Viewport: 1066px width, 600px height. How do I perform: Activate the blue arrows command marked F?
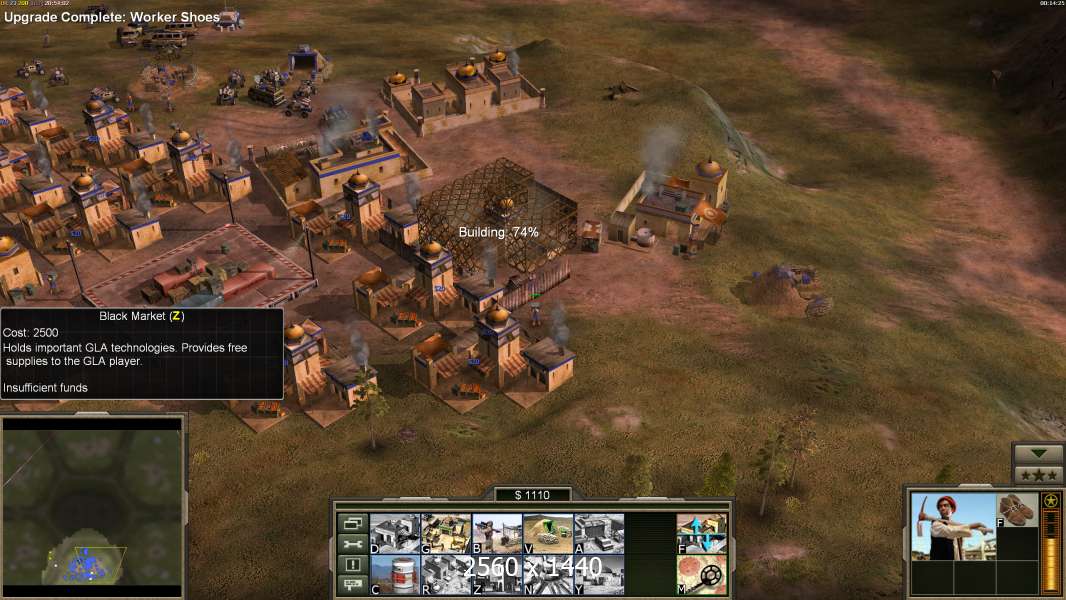(x=702, y=534)
